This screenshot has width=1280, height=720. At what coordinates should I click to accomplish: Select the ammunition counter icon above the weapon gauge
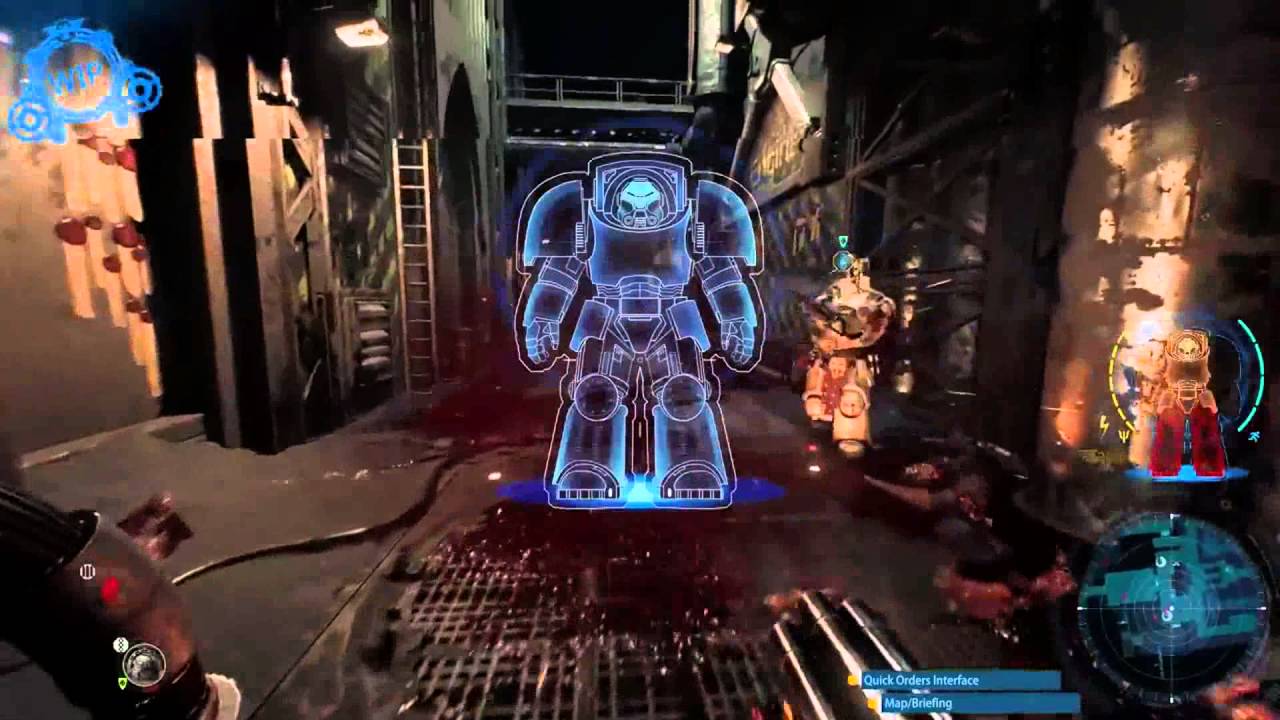coord(120,645)
